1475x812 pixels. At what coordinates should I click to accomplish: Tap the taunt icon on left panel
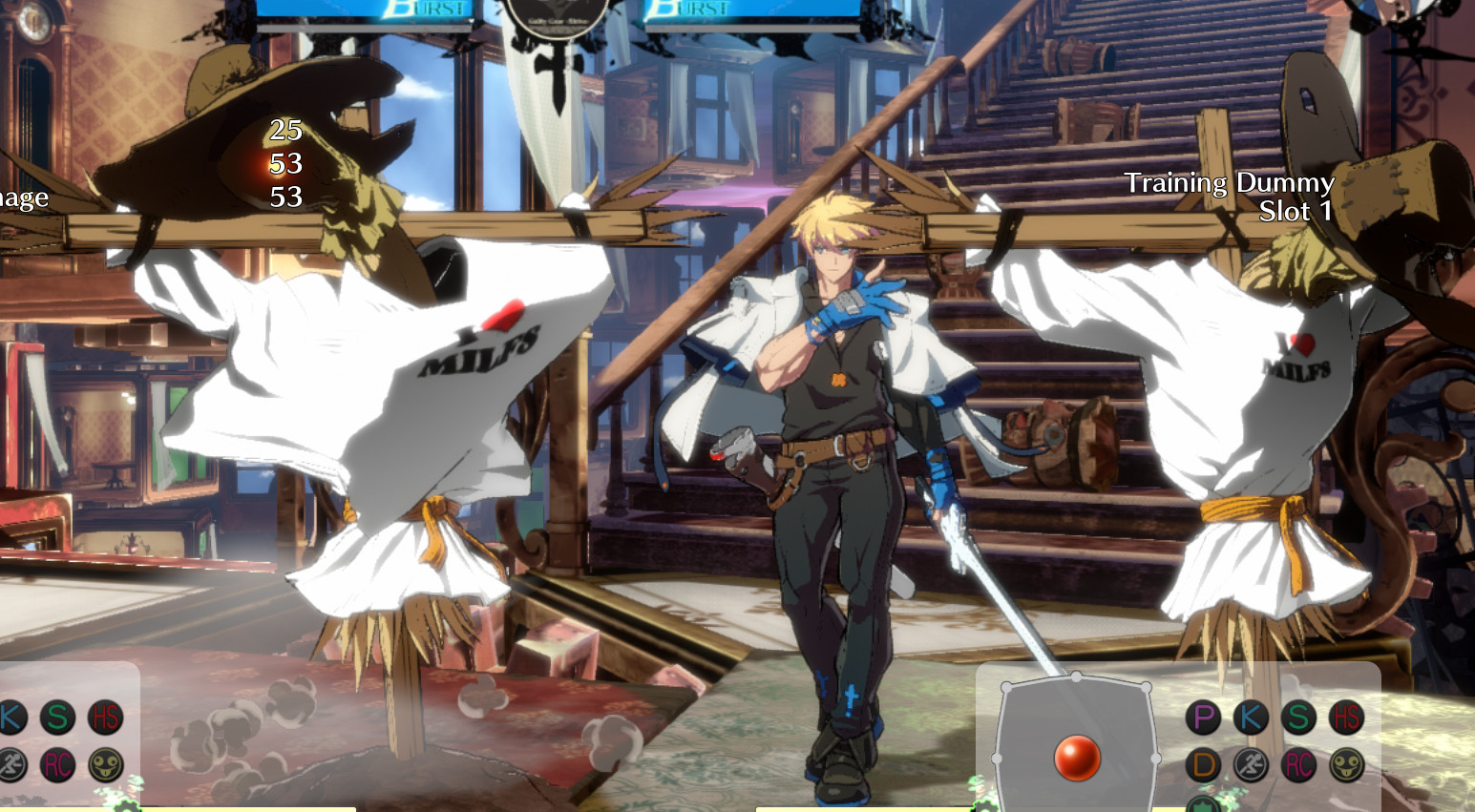click(107, 763)
